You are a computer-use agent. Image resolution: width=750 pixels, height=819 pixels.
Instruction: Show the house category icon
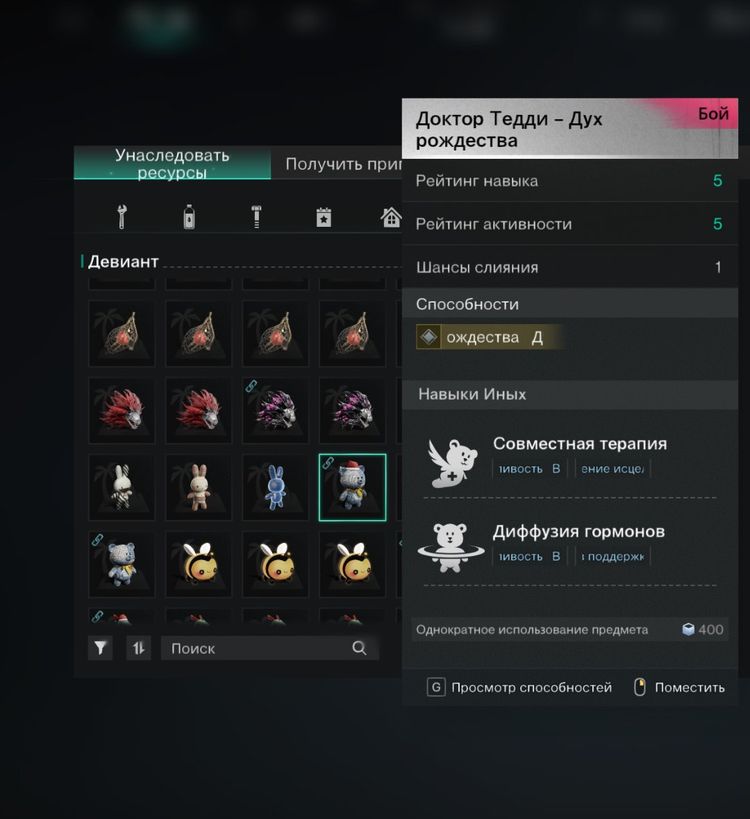tap(390, 216)
